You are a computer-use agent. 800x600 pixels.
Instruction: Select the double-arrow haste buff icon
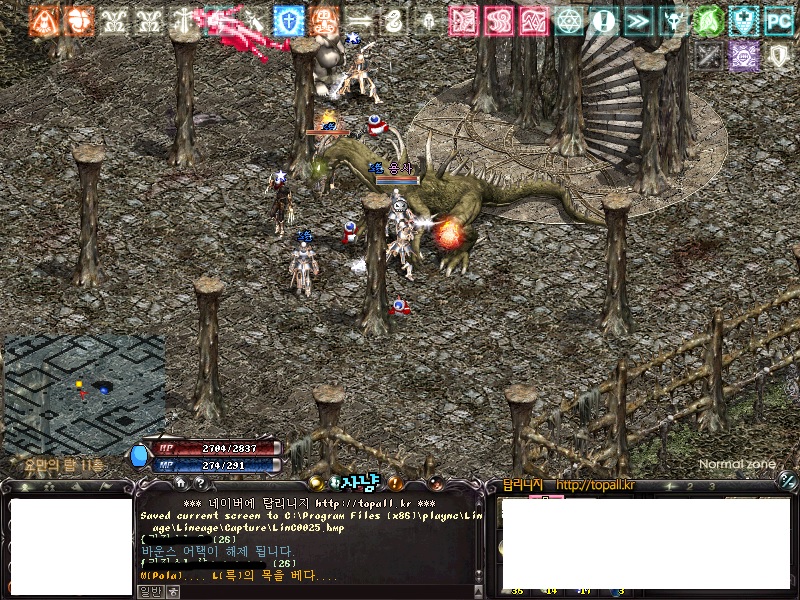point(638,20)
